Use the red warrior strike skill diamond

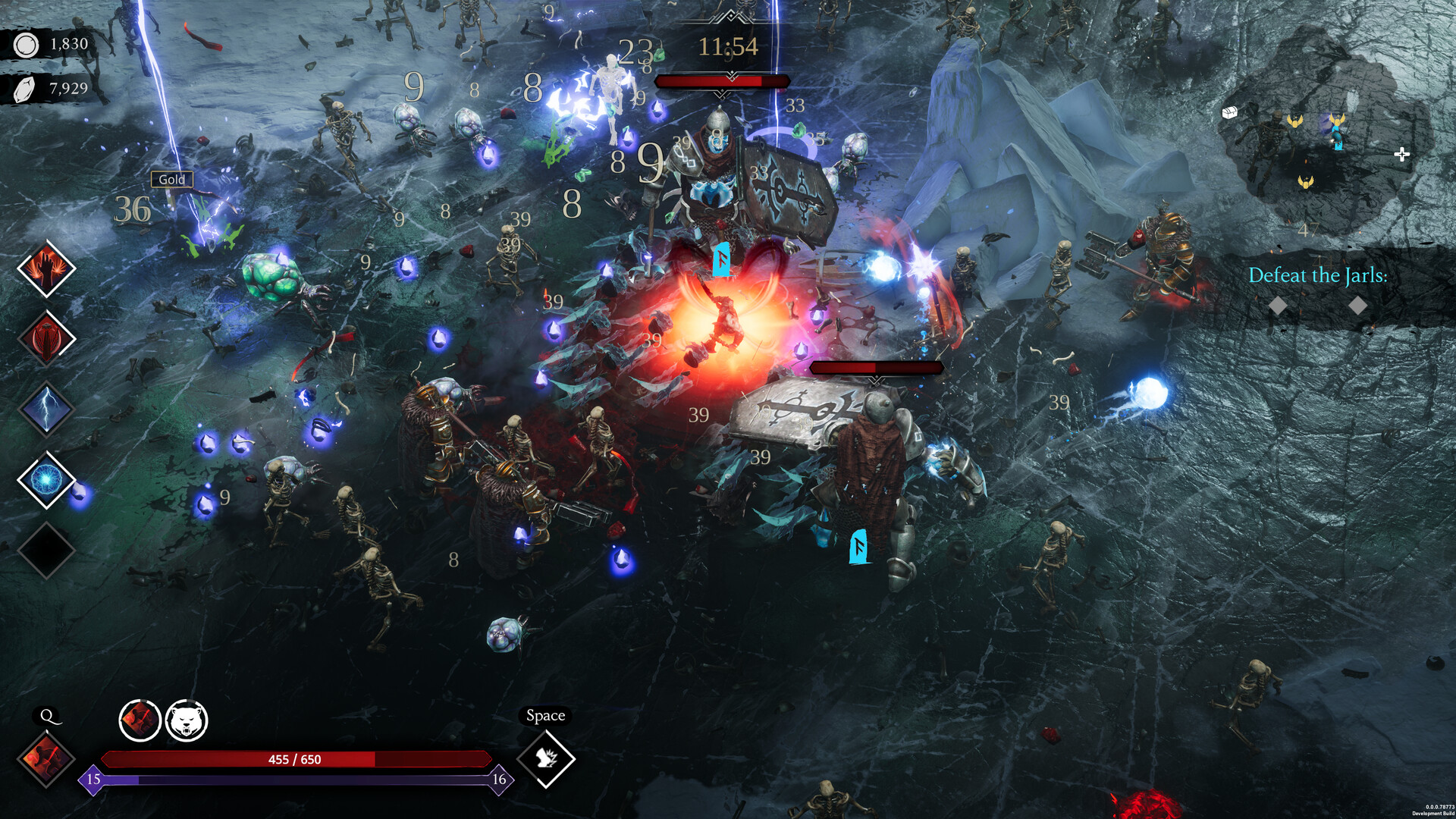[46, 758]
